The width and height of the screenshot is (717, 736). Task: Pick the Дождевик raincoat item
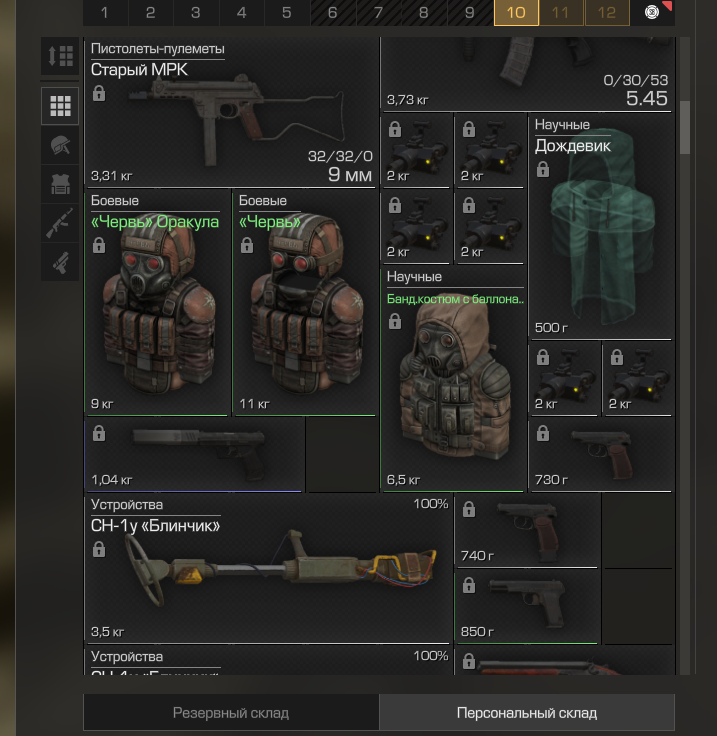tap(601, 228)
